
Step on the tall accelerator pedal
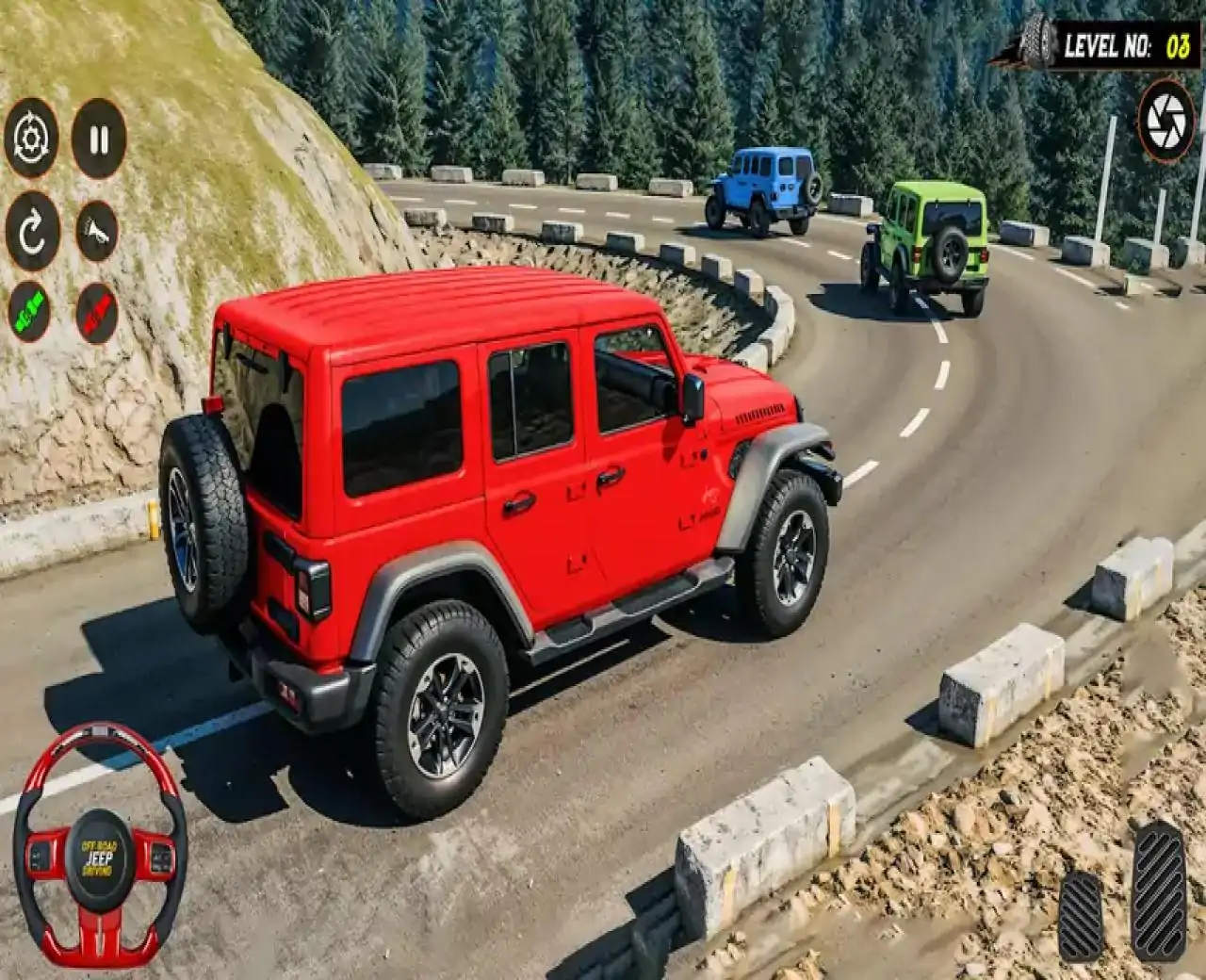coord(1158,890)
